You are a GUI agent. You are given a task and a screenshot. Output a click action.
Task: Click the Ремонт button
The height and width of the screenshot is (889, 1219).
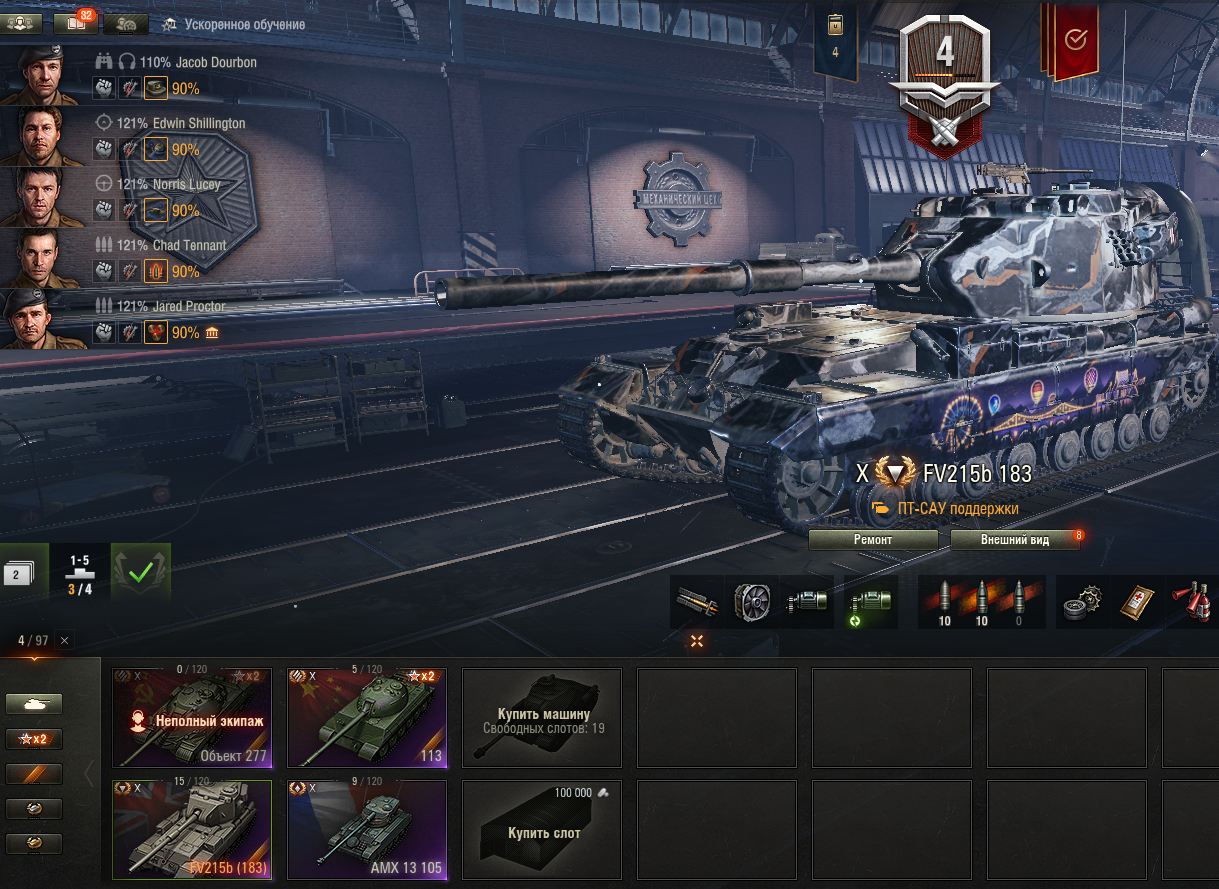click(x=873, y=540)
